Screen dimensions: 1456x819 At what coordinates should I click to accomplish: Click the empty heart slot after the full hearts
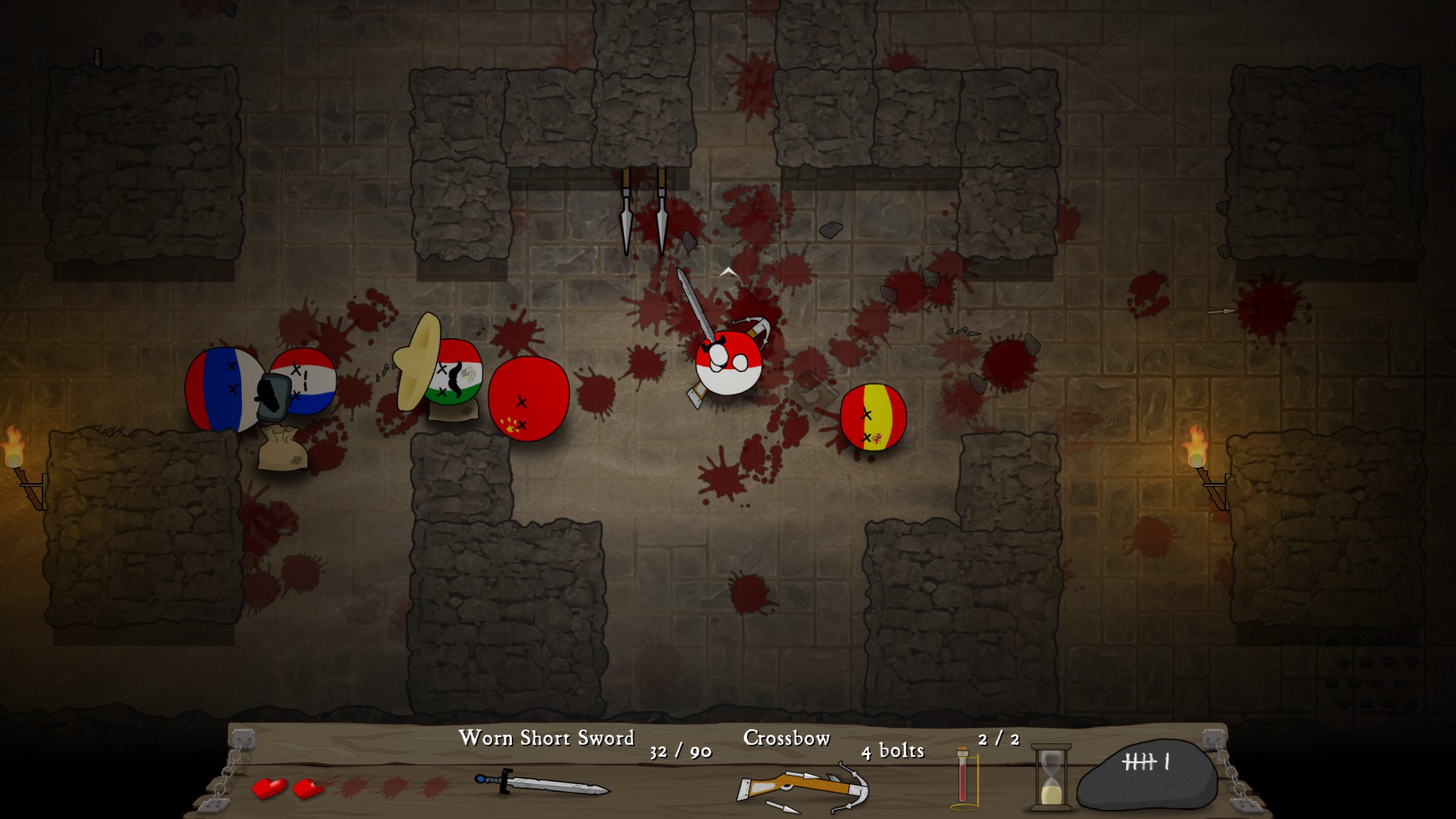click(x=349, y=789)
